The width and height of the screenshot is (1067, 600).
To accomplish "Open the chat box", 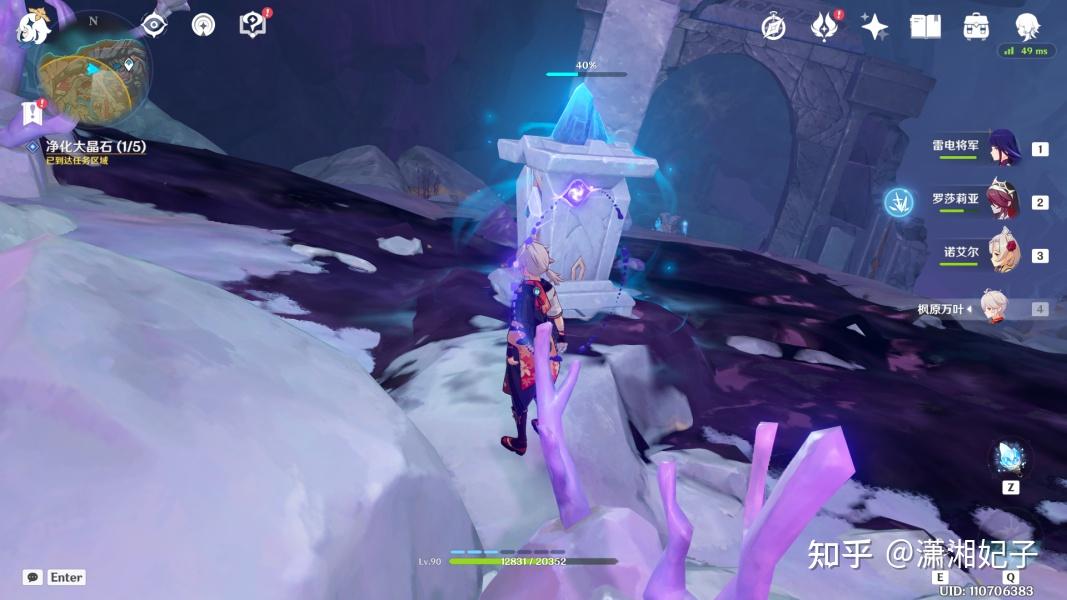I will click(33, 577).
